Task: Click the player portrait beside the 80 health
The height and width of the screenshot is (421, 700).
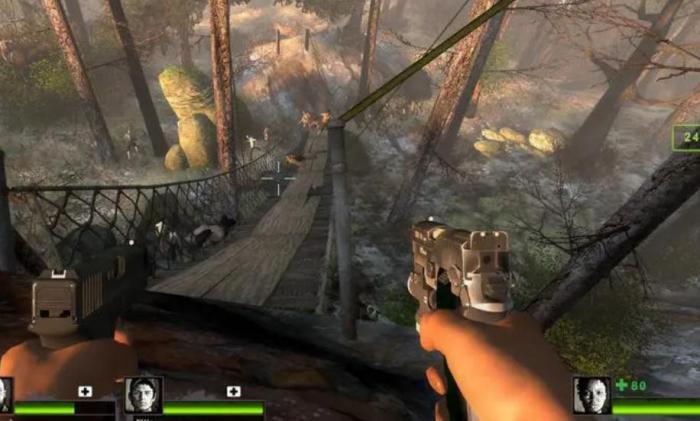Action: (591, 395)
